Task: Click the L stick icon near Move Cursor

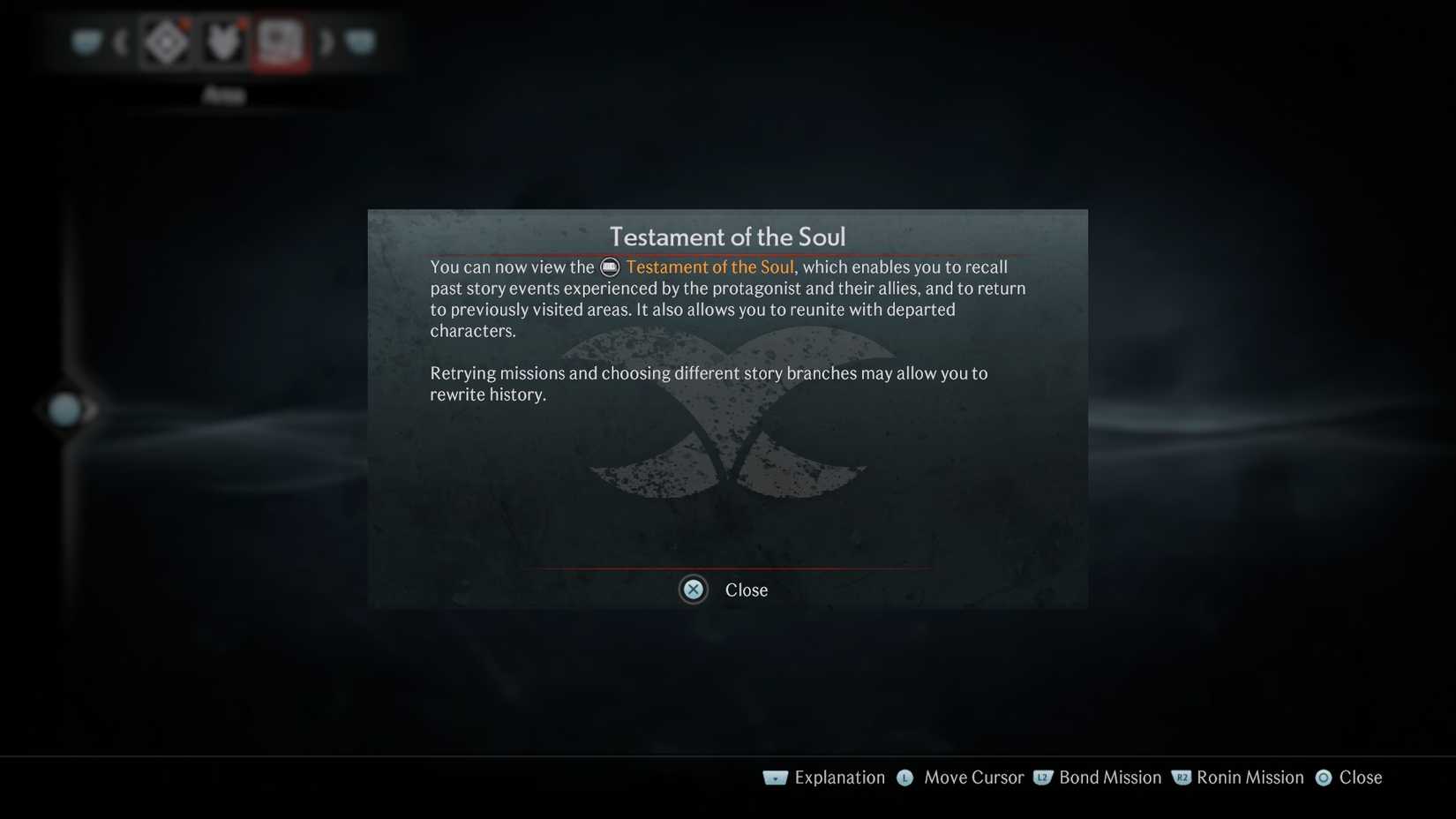Action: tap(904, 778)
